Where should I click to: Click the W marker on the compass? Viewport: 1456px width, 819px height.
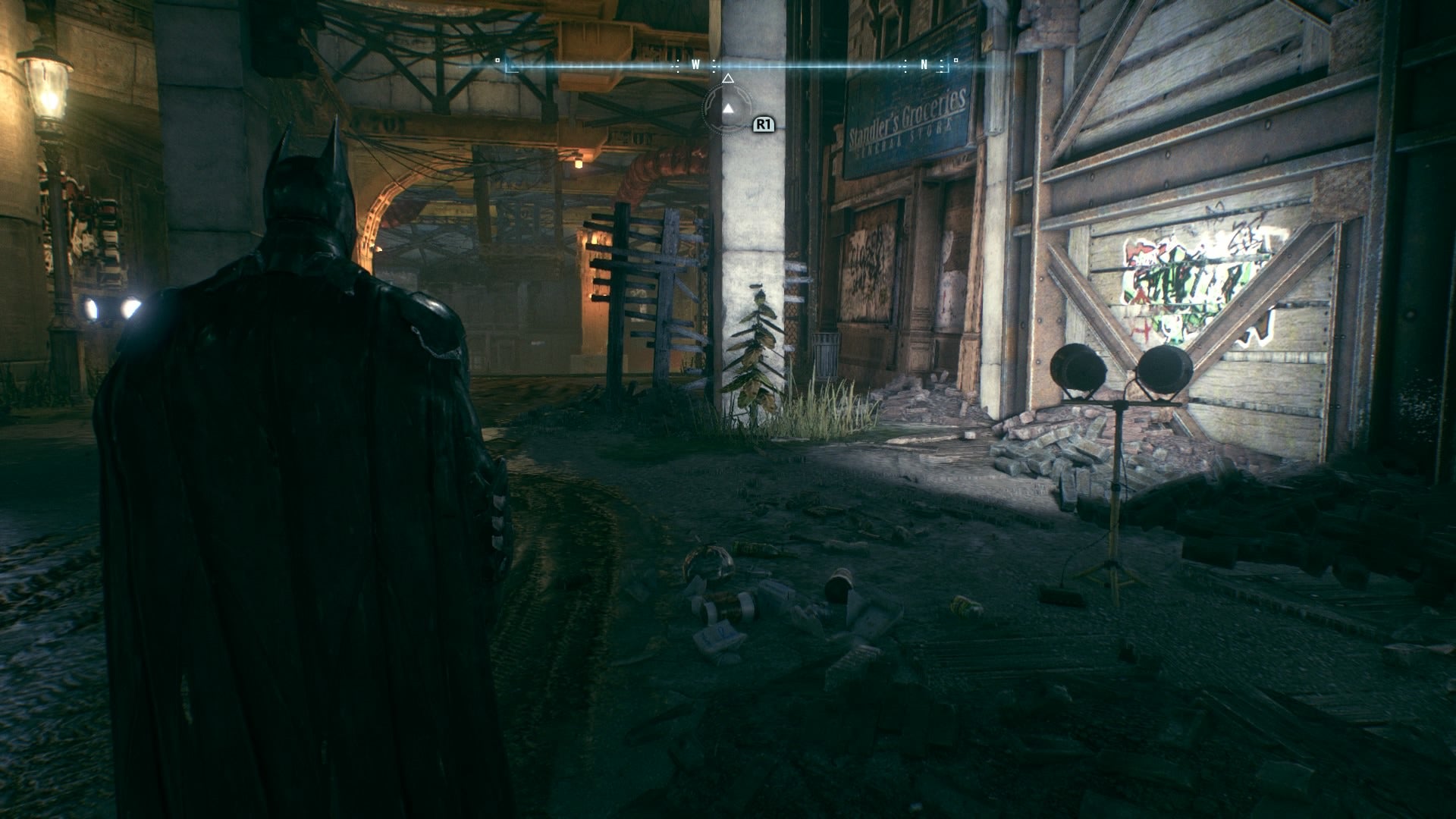[x=695, y=64]
